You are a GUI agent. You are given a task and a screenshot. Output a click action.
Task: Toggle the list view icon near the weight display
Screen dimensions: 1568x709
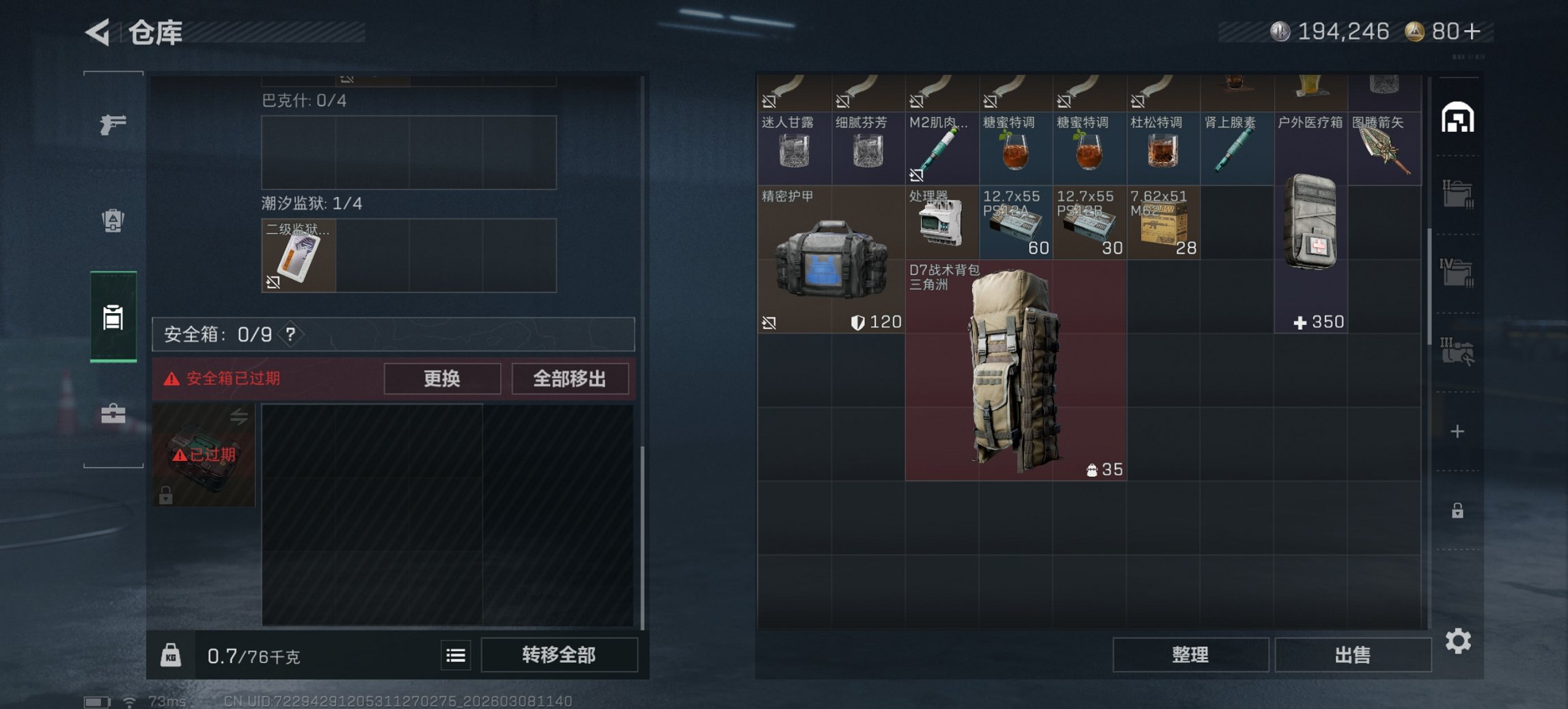[x=456, y=655]
